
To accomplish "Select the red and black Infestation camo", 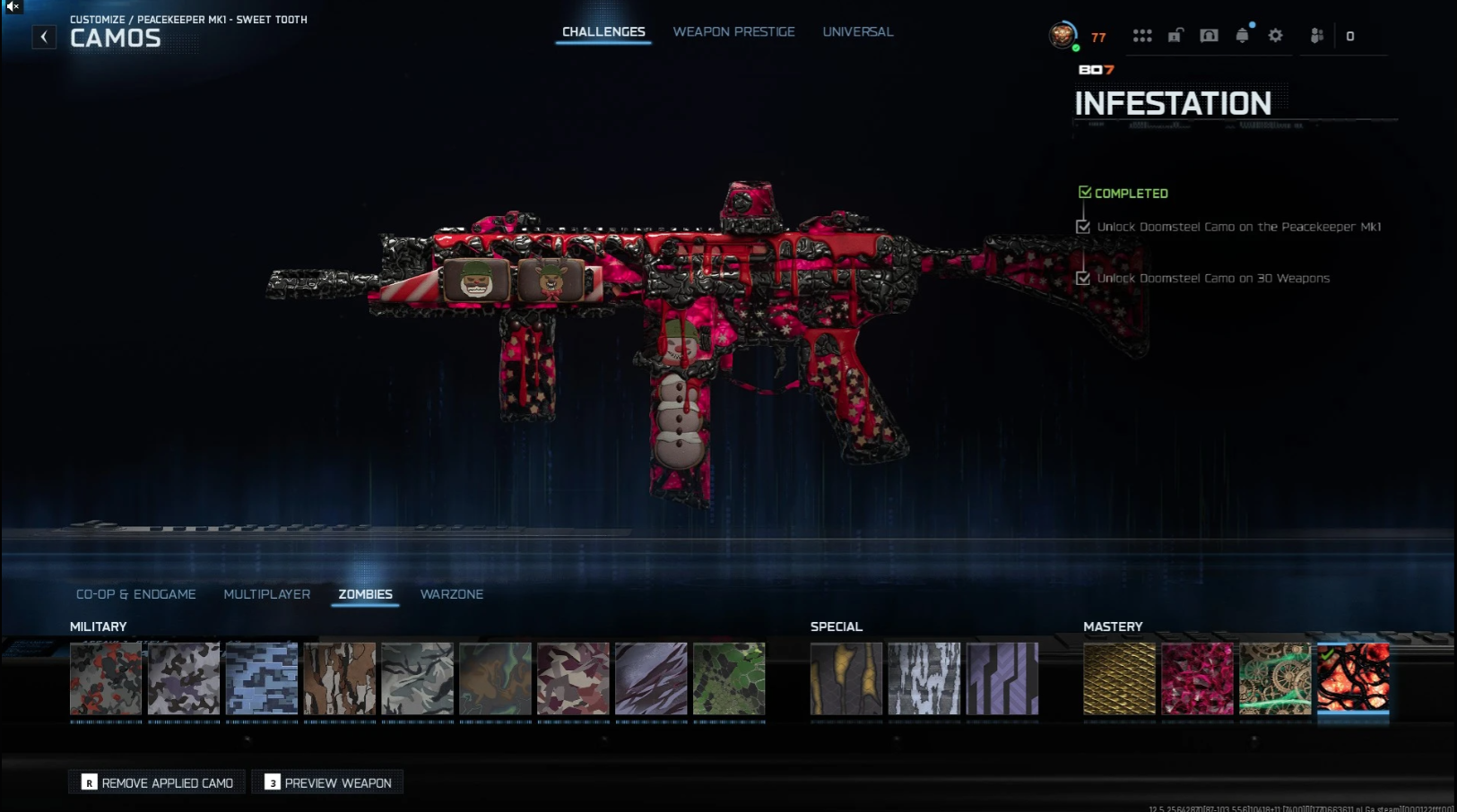I will click(x=1353, y=678).
